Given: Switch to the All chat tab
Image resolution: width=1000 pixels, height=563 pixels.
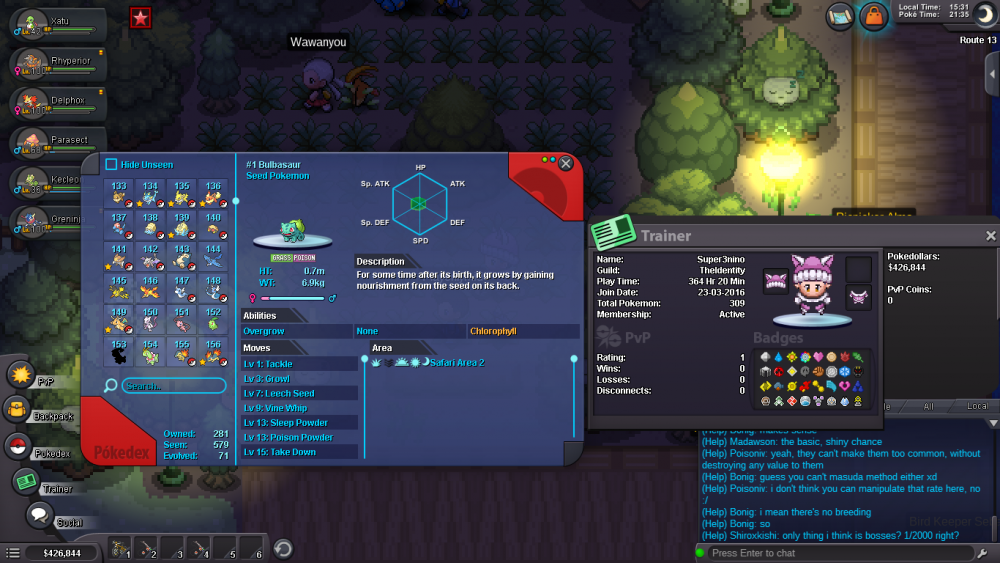Looking at the screenshot, I should pos(928,407).
